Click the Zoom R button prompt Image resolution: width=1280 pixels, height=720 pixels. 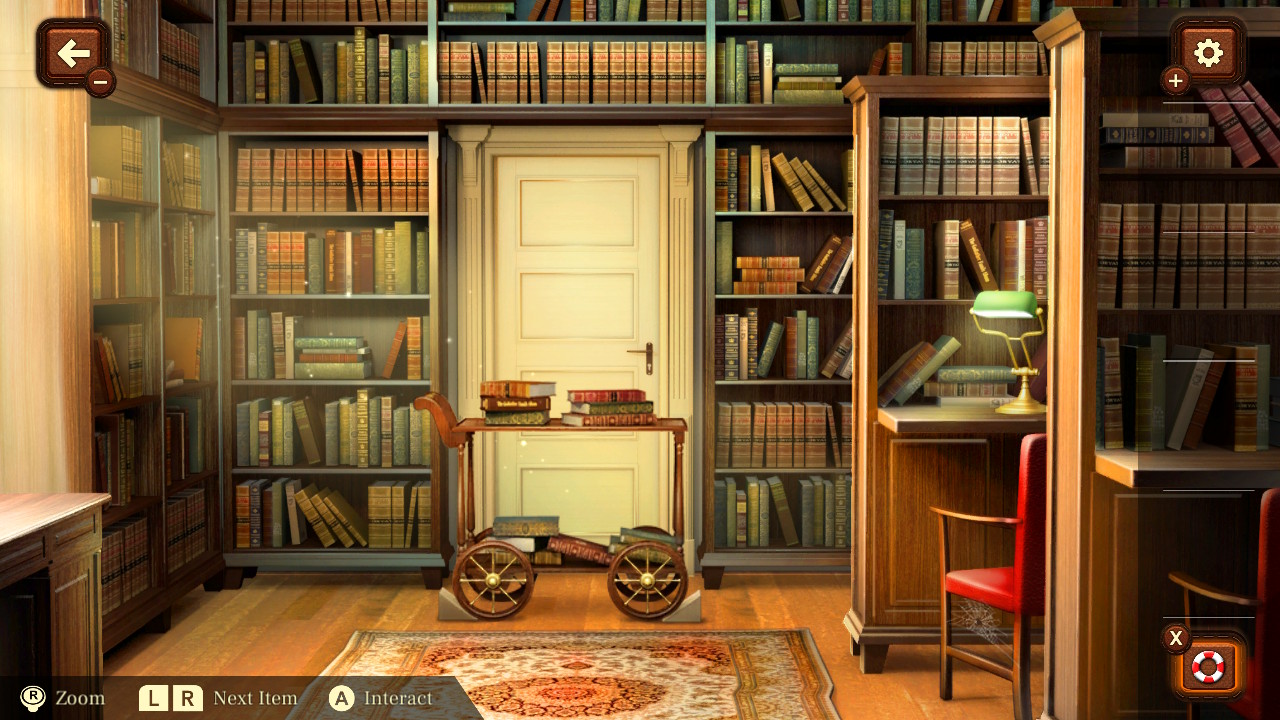[x=33, y=698]
